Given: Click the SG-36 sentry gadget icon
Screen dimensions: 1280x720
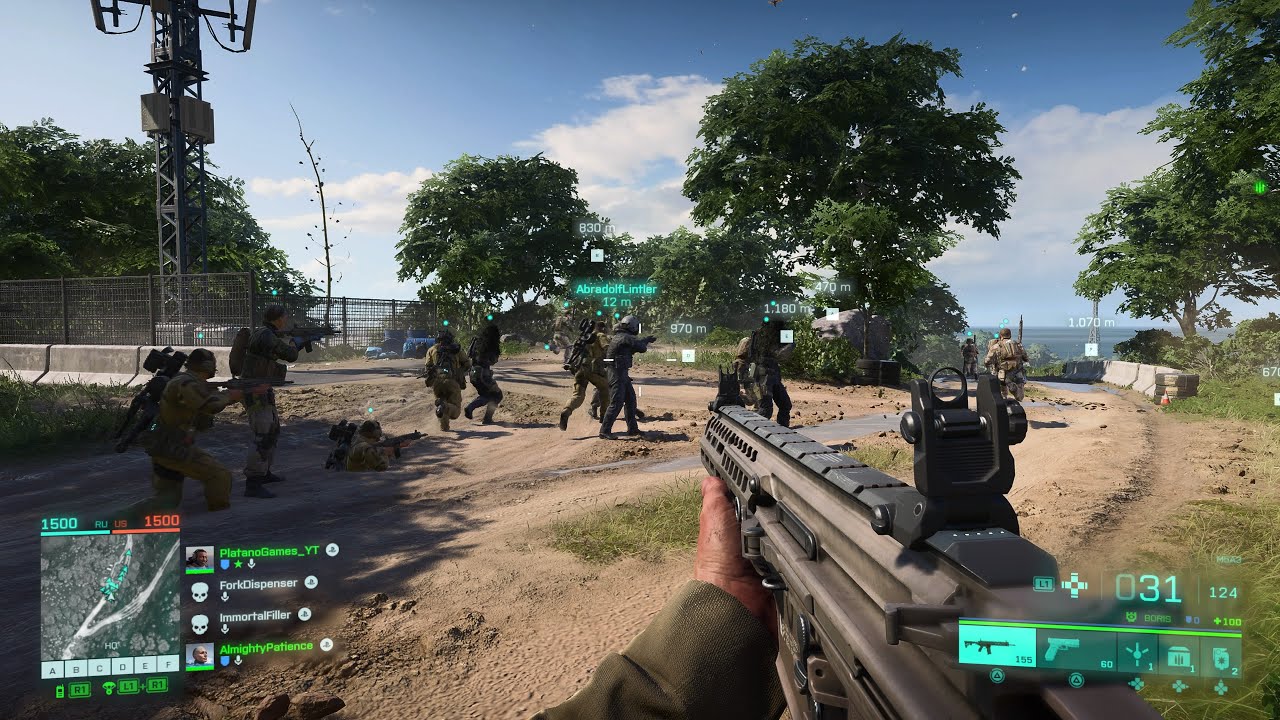Looking at the screenshot, I should 1137,652.
